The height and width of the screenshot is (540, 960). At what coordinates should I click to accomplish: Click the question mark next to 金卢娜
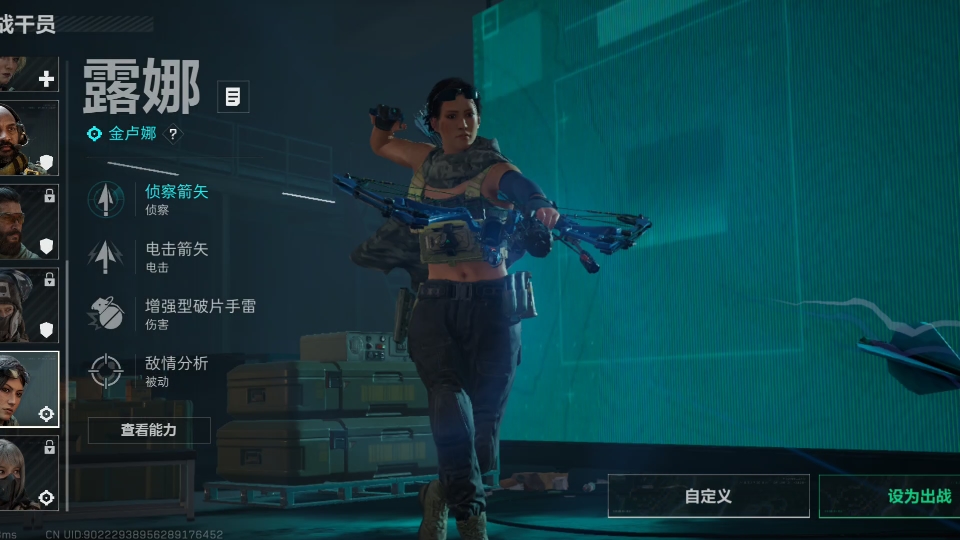(x=173, y=134)
